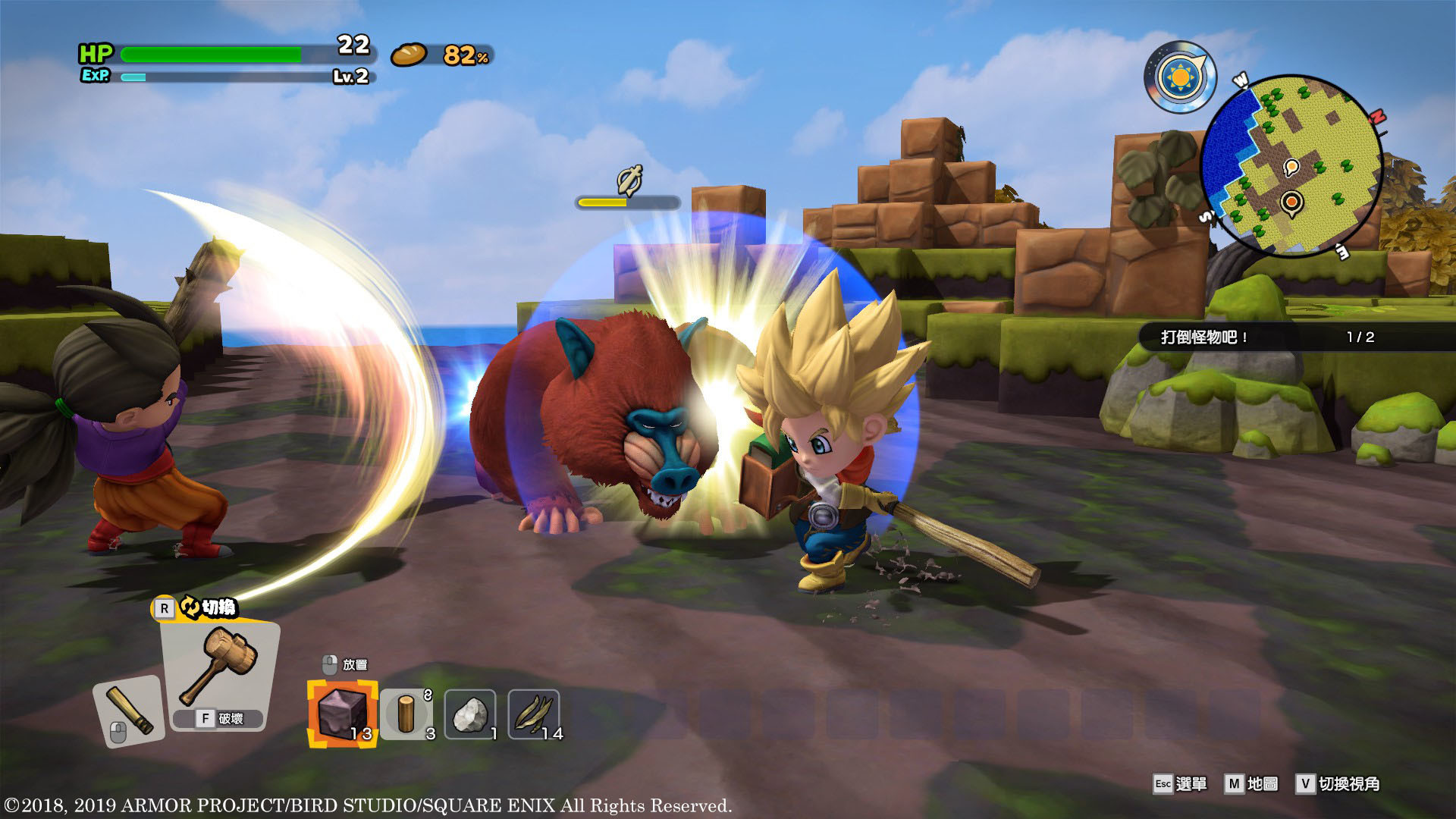Select the white stone hotbar slot
Viewport: 1456px width, 819px height.
[470, 714]
